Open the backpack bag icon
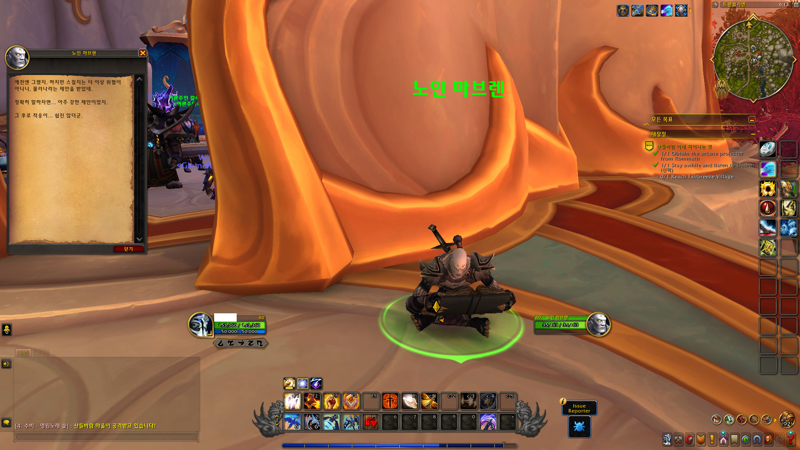 (787, 419)
